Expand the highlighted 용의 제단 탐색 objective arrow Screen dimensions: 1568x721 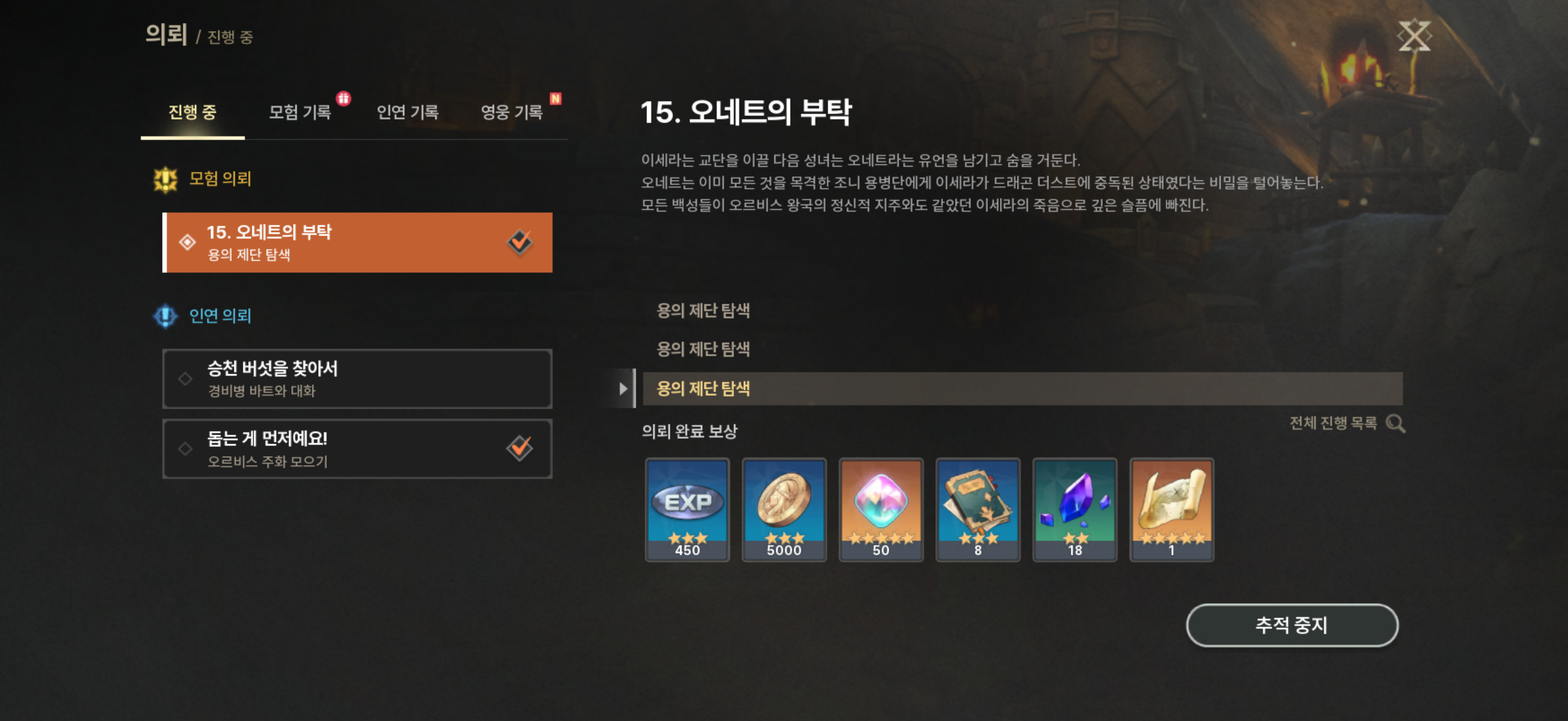coord(624,388)
